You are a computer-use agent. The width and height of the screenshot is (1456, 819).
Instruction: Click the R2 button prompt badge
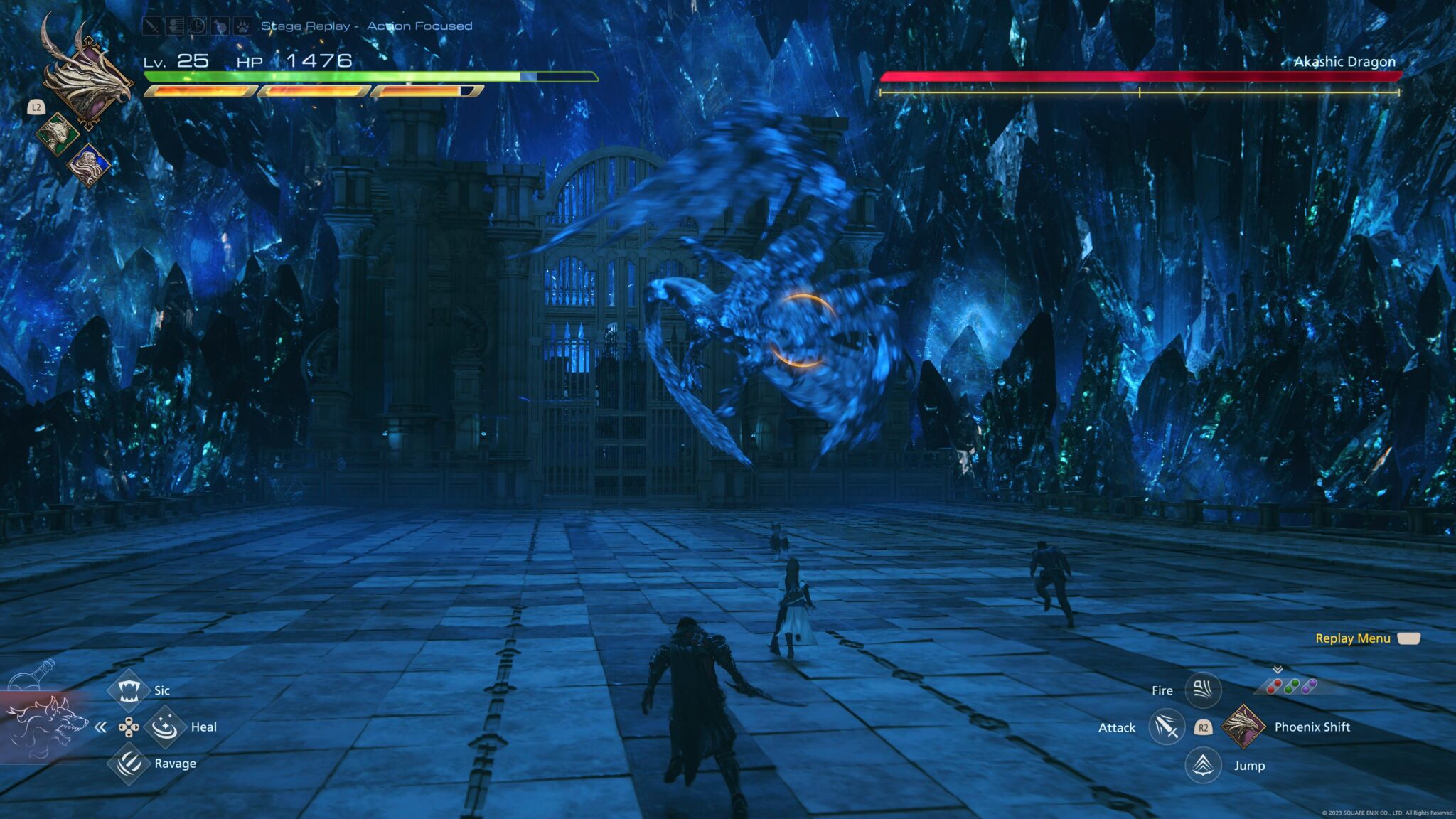(x=1204, y=728)
